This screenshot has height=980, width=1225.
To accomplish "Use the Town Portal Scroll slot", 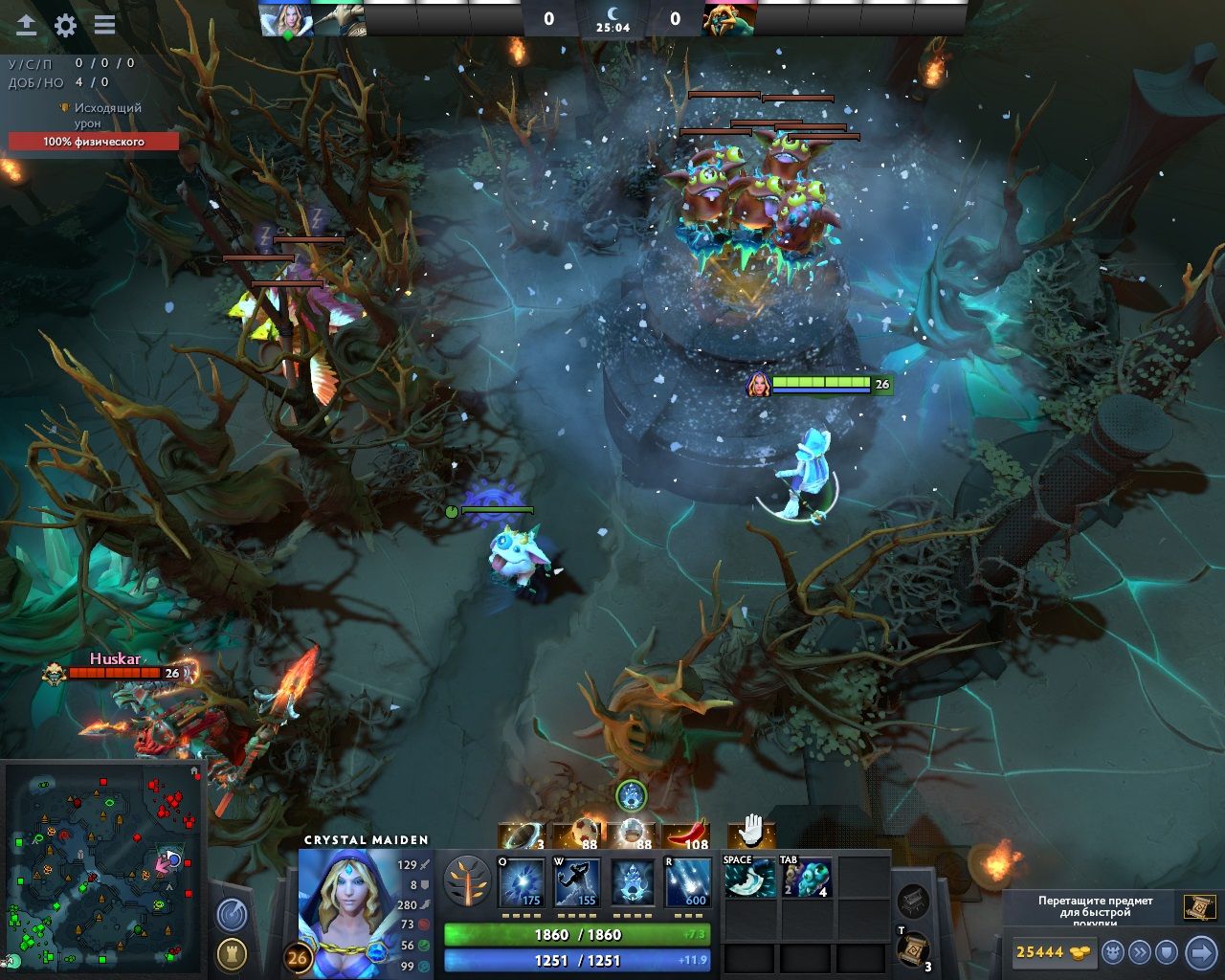I will click(913, 948).
